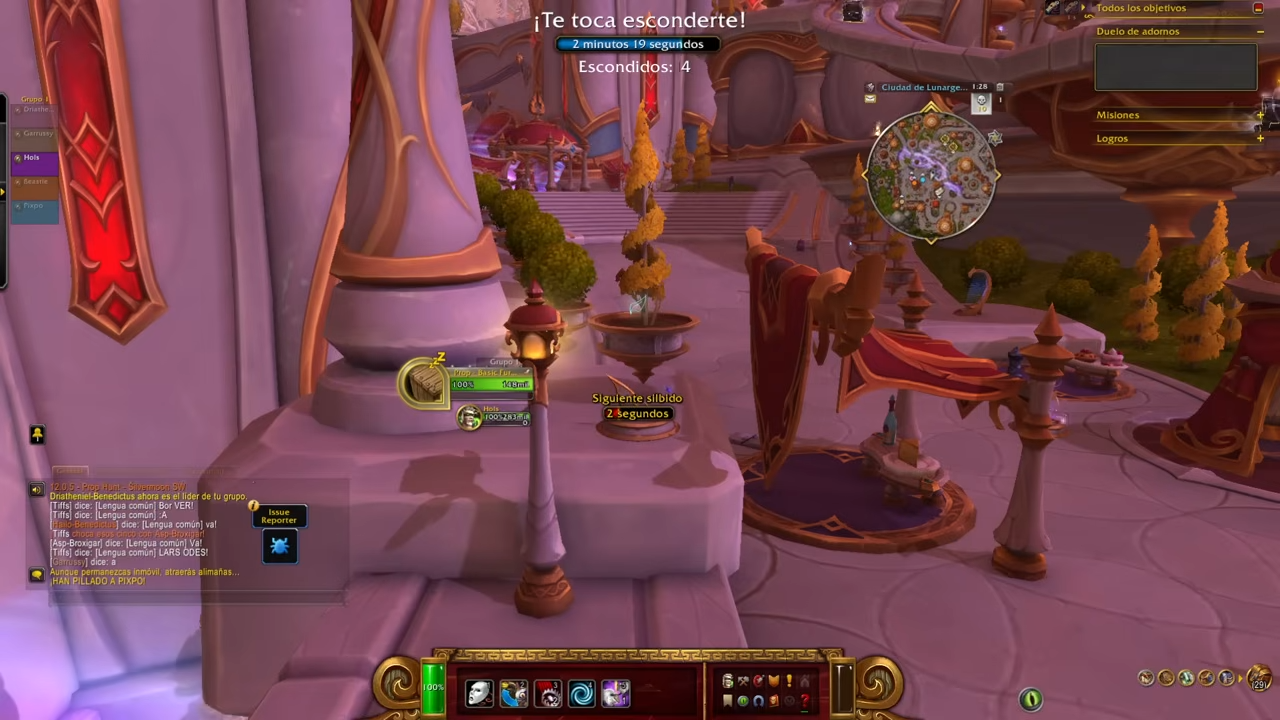Toggle the minimap button drawer arrow
The image size is (1280, 720).
1240,678
